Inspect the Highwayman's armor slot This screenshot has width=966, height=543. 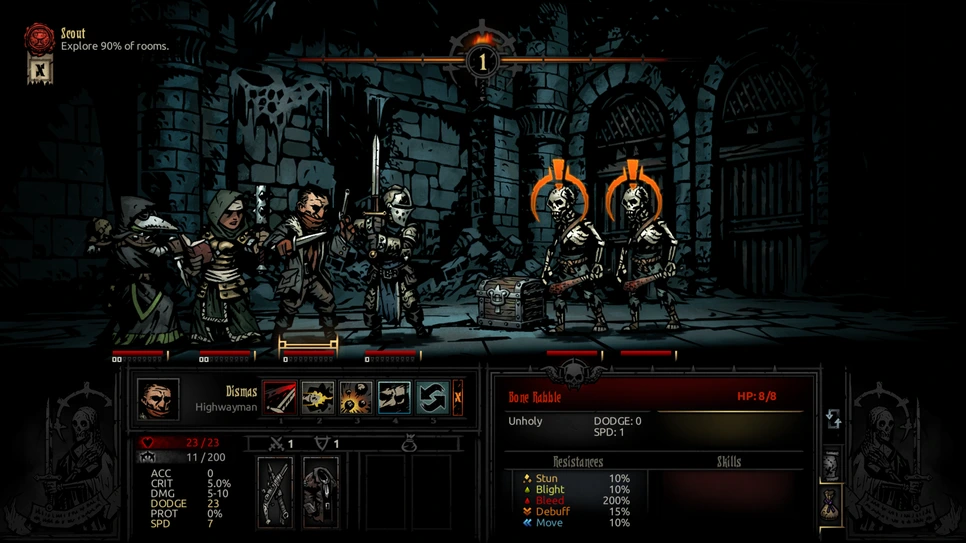click(x=321, y=491)
